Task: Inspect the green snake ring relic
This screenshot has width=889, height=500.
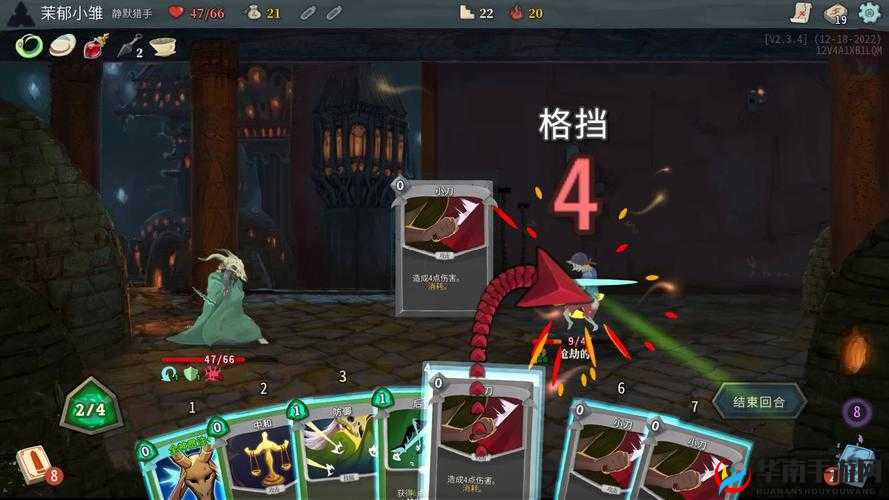Action: [28, 45]
